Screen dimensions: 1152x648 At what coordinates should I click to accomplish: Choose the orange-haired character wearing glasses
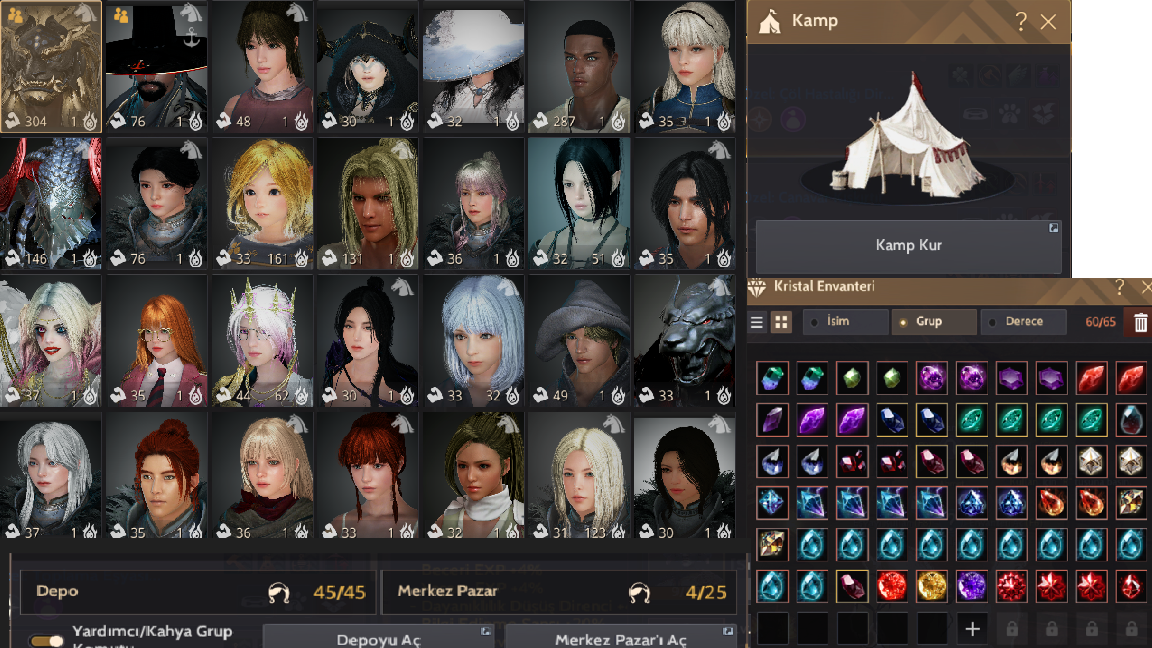point(156,340)
